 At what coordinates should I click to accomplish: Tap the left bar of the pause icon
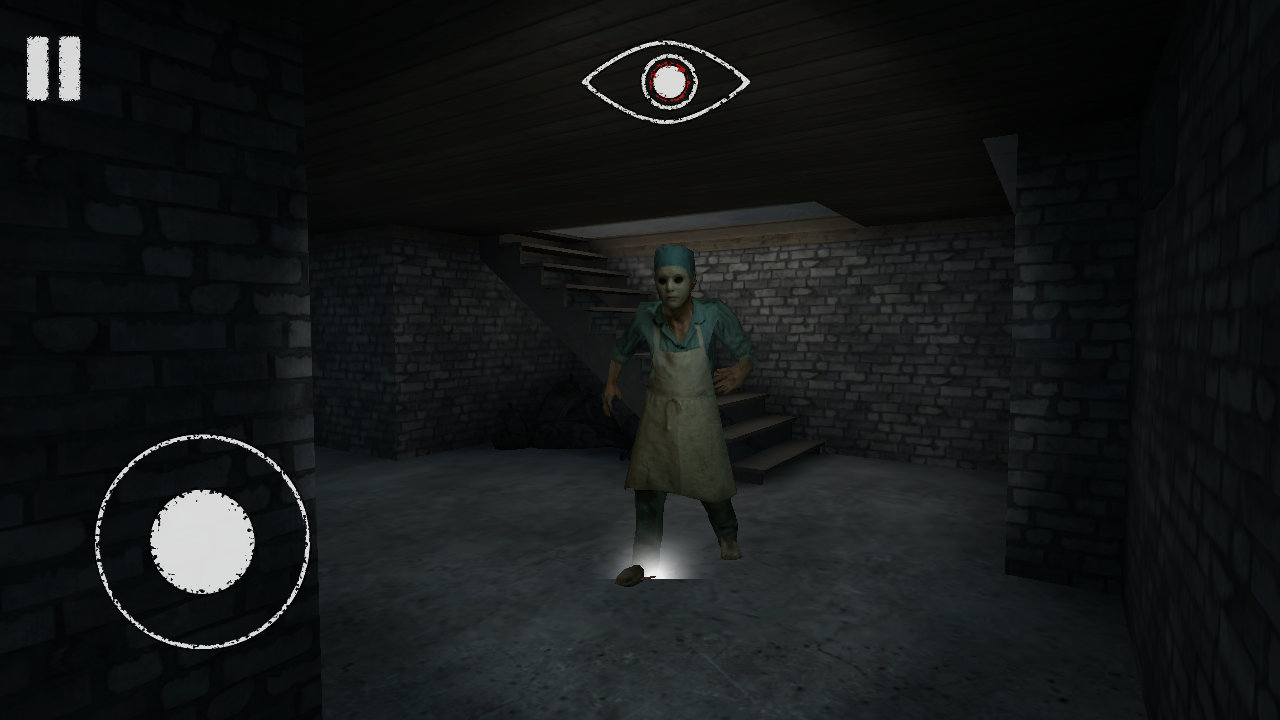pyautogui.click(x=36, y=66)
